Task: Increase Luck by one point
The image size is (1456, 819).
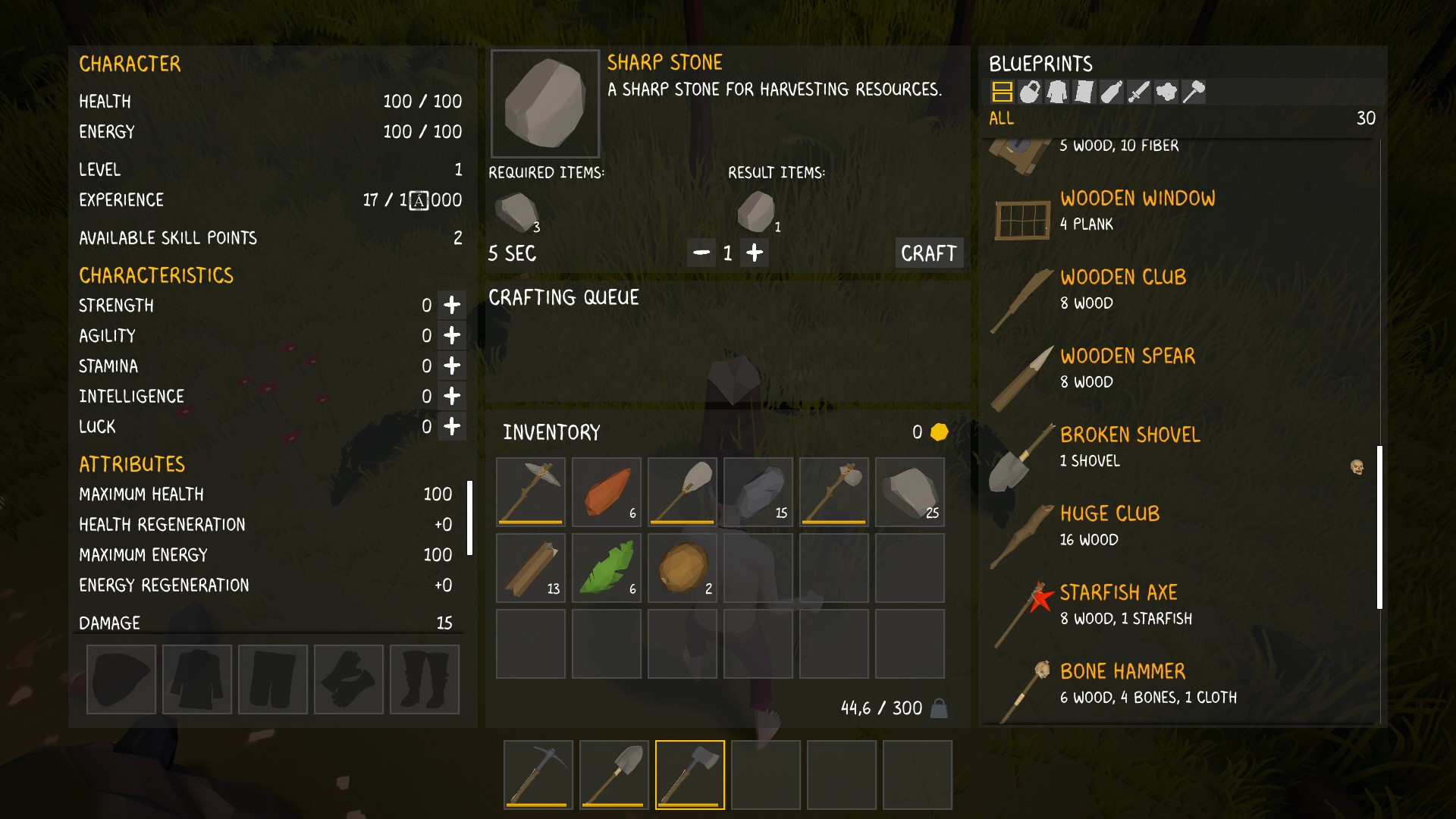Action: click(x=451, y=426)
